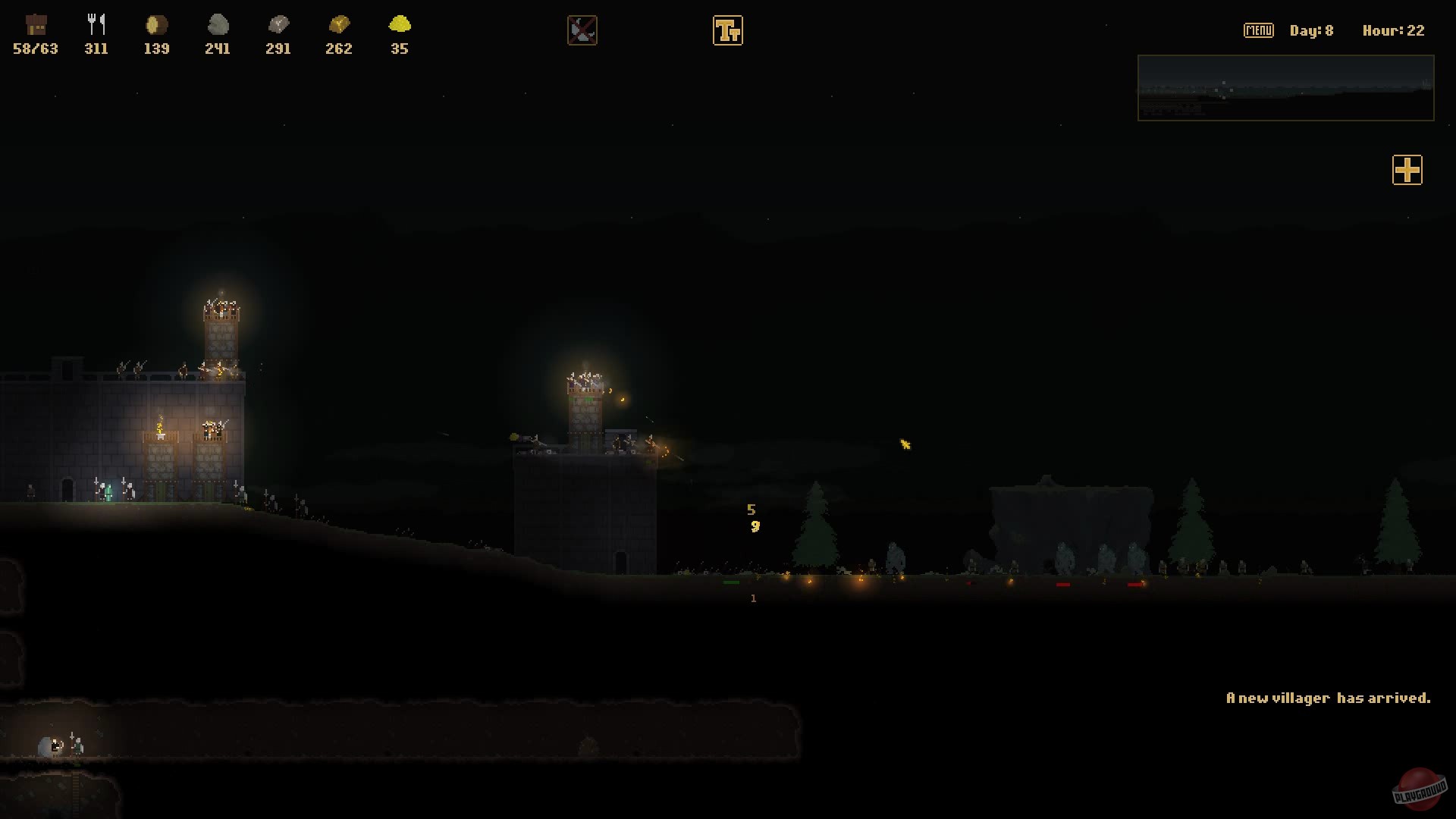Click the green health bar near the battle
The height and width of the screenshot is (819, 1456).
733,584
